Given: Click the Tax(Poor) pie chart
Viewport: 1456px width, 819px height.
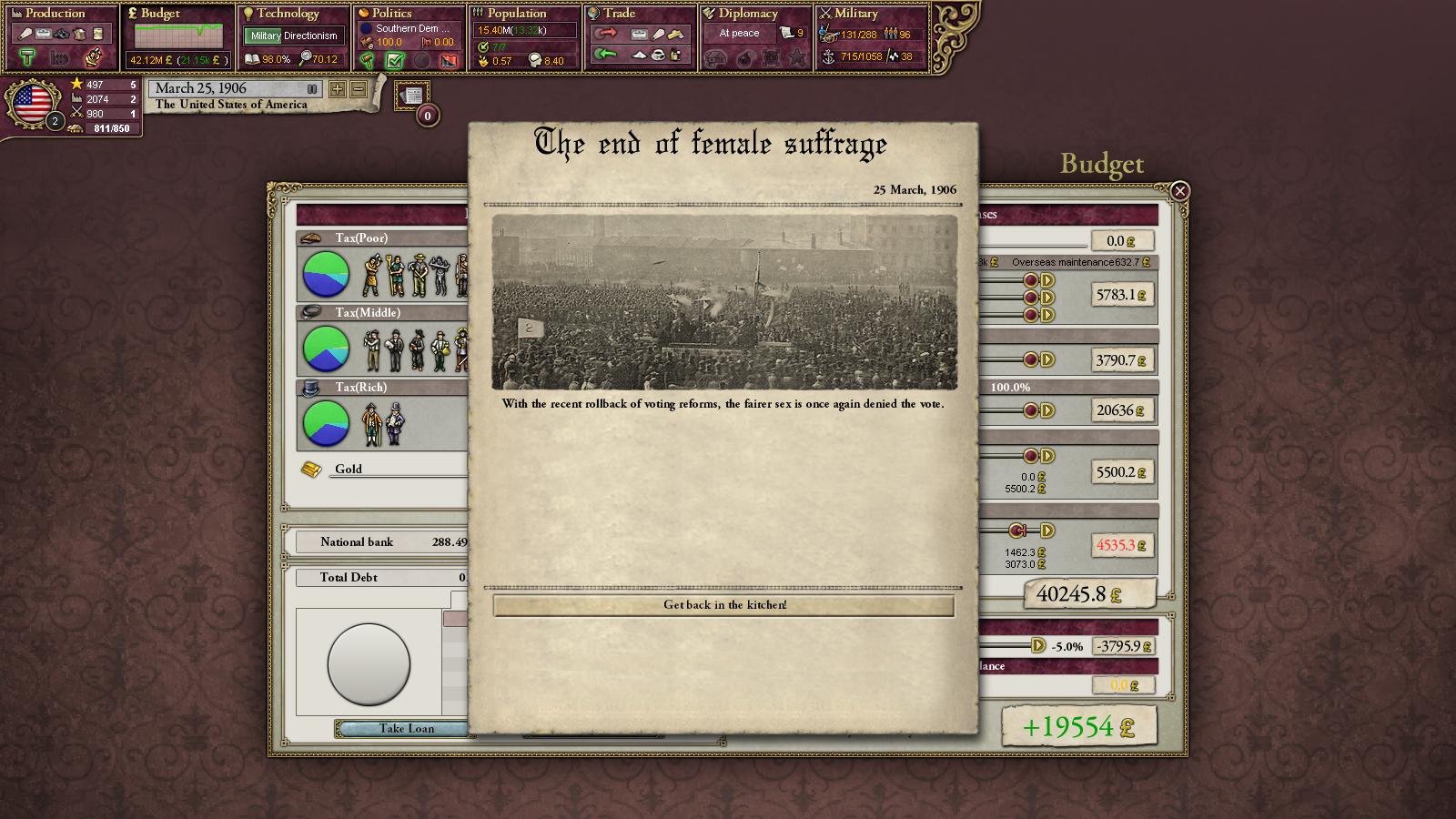Looking at the screenshot, I should (325, 274).
